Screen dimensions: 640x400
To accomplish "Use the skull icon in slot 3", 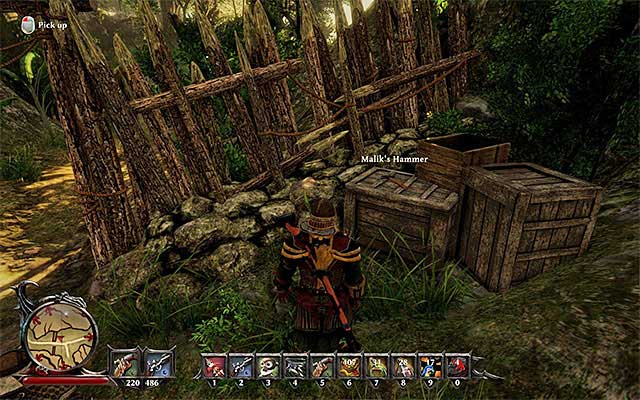I will click(x=268, y=366).
